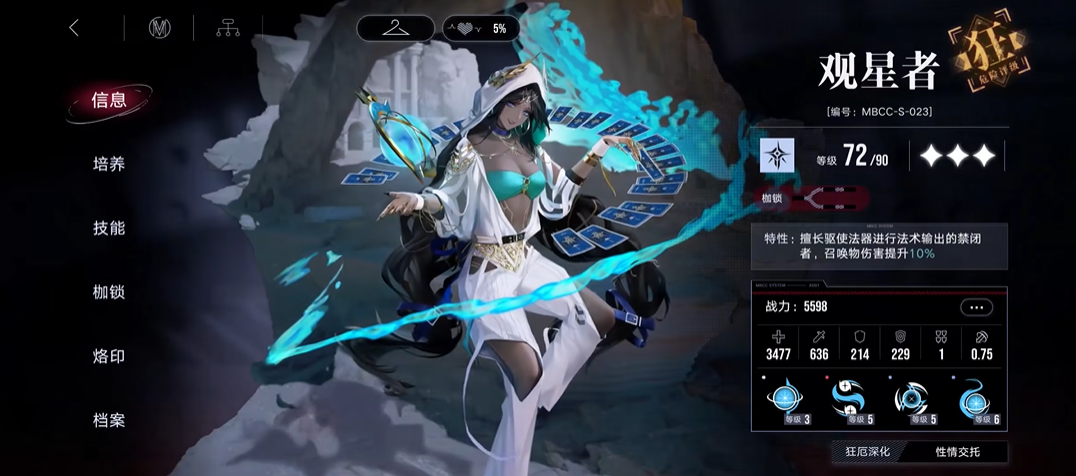Open the heart compliance 5% button
The width and height of the screenshot is (1076, 476).
[482, 28]
